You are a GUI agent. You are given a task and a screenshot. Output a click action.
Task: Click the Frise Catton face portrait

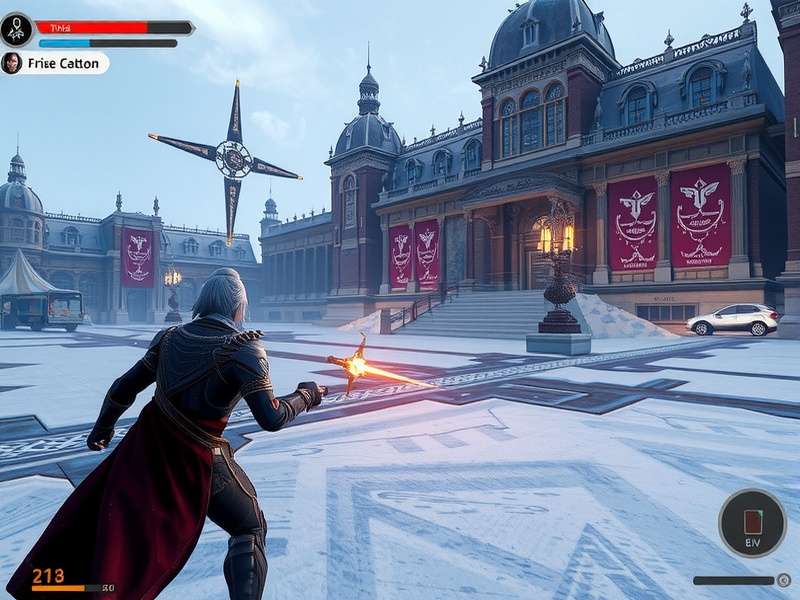click(x=12, y=63)
